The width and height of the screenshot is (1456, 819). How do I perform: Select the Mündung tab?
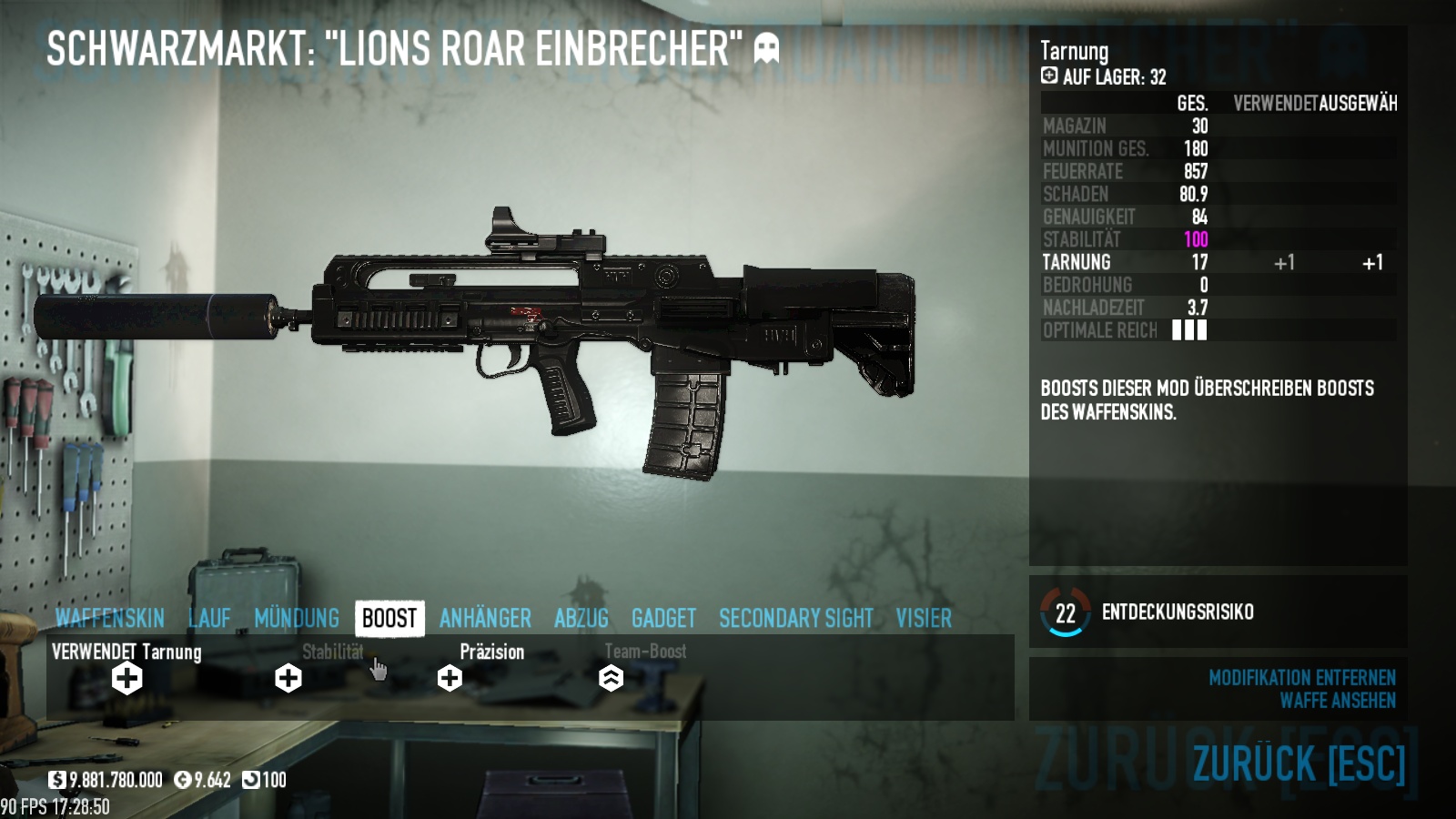click(x=297, y=619)
